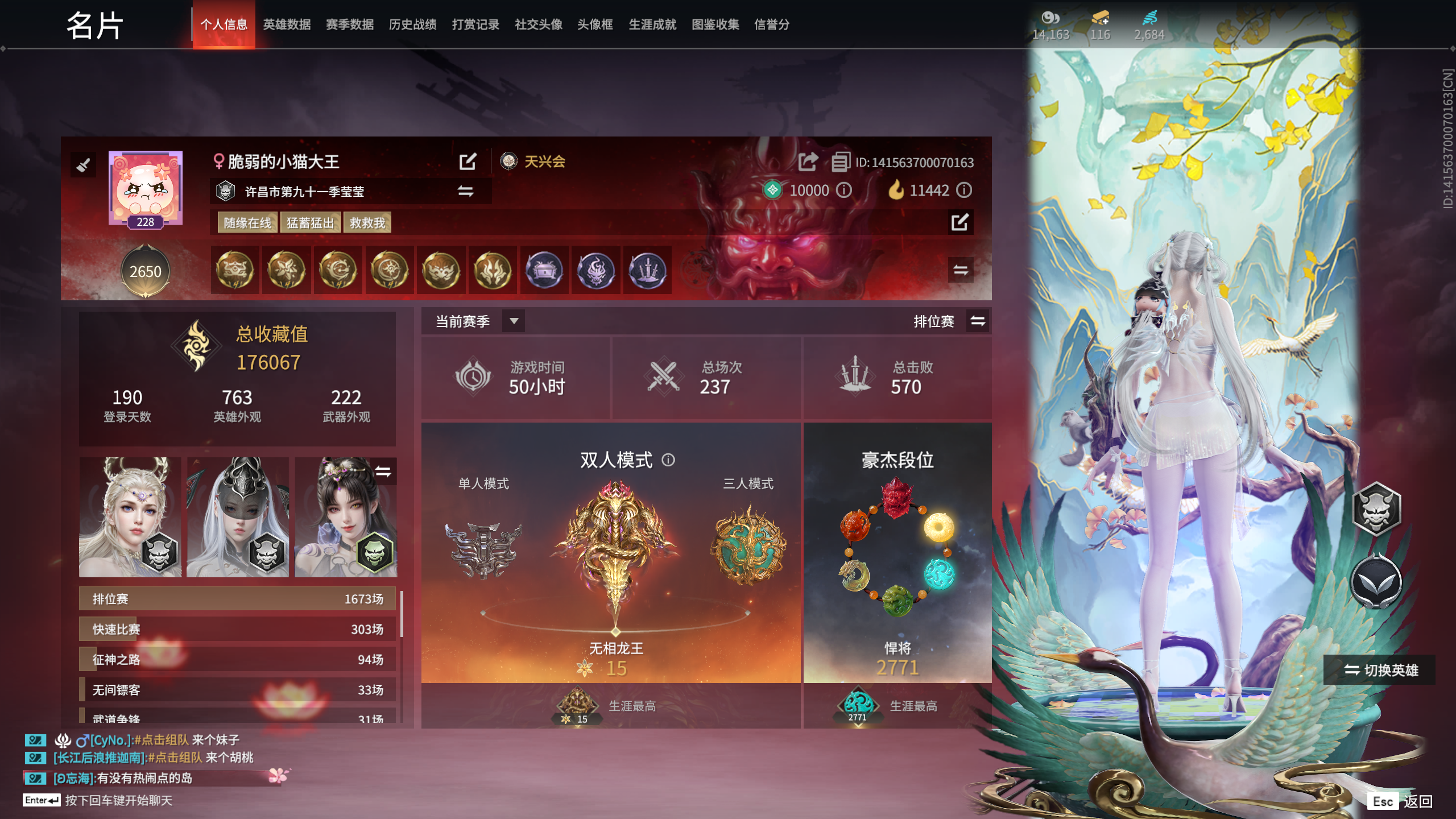
Task: Switch to the 英雄数据 tab
Action: point(286,24)
